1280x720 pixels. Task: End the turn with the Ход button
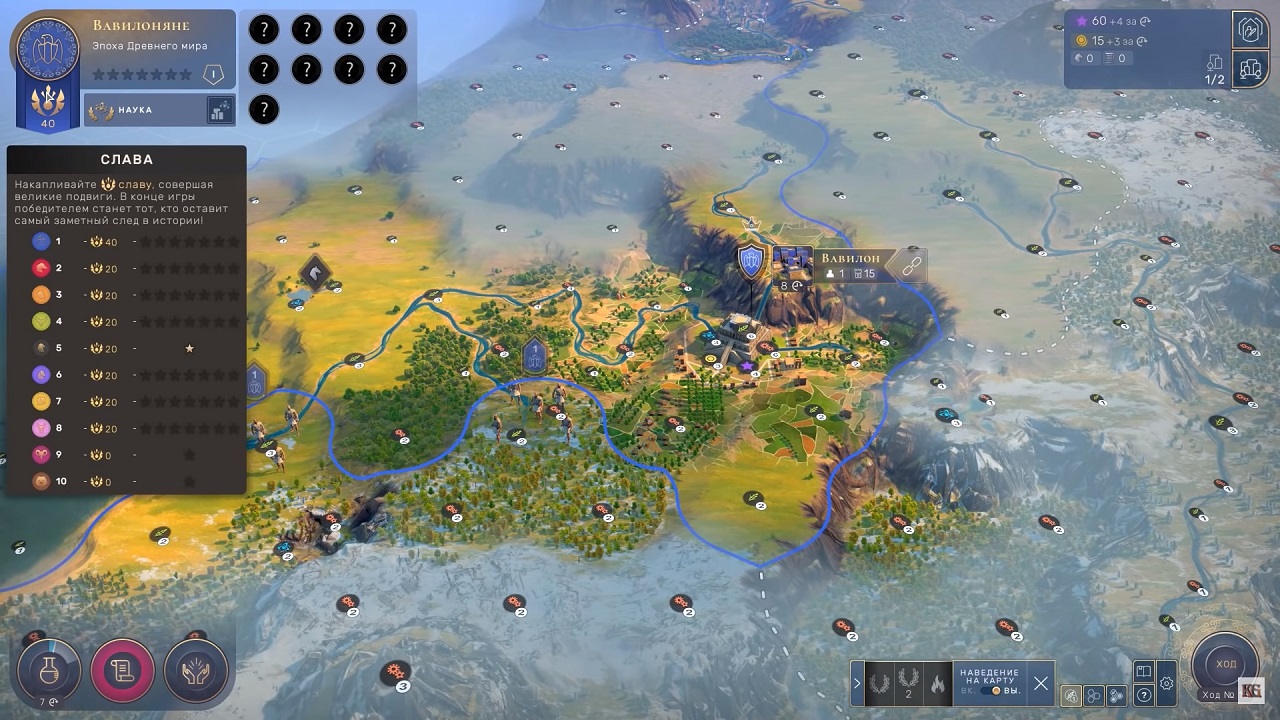click(1225, 664)
